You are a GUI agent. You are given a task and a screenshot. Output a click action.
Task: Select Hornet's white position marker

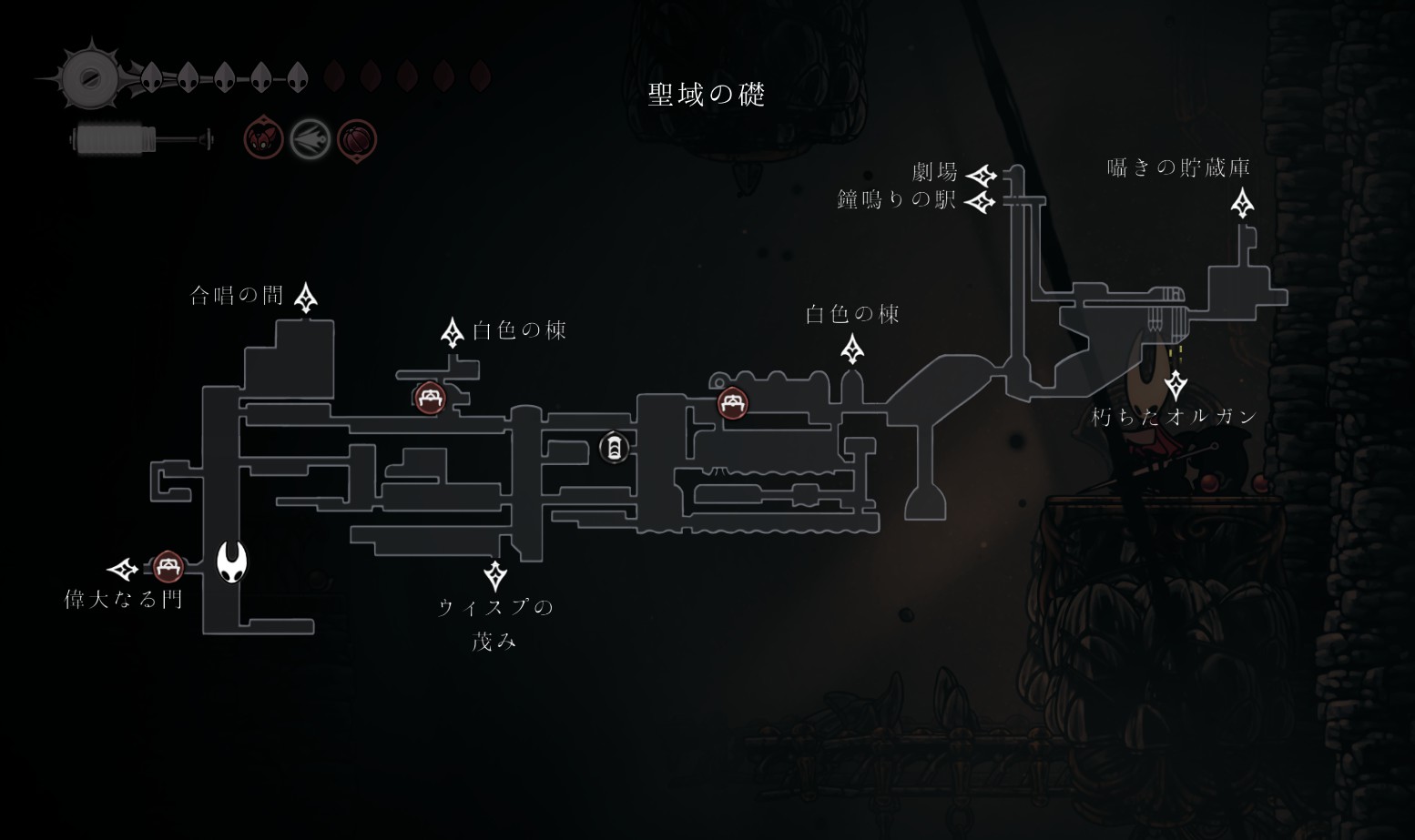(x=232, y=561)
